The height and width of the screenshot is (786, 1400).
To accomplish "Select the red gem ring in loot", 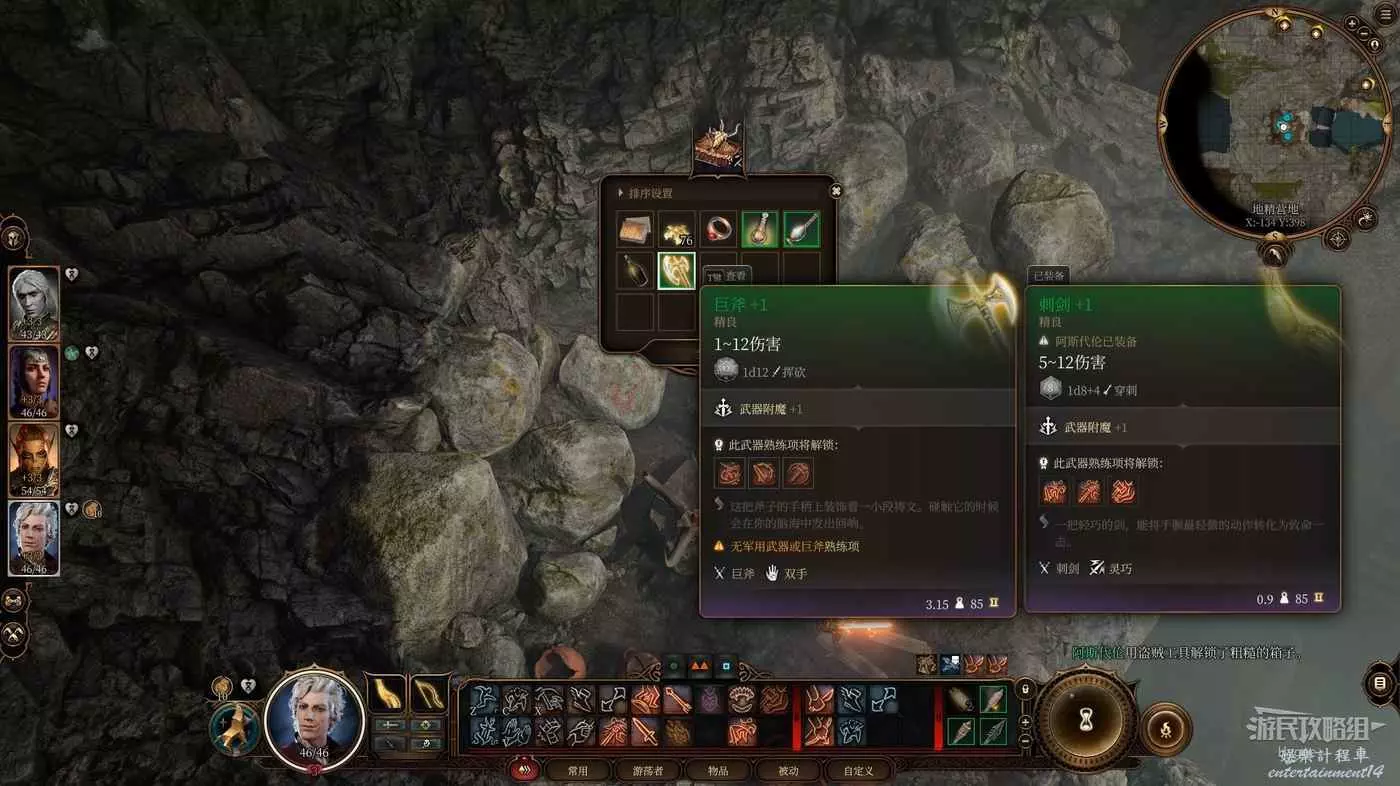I will 718,230.
